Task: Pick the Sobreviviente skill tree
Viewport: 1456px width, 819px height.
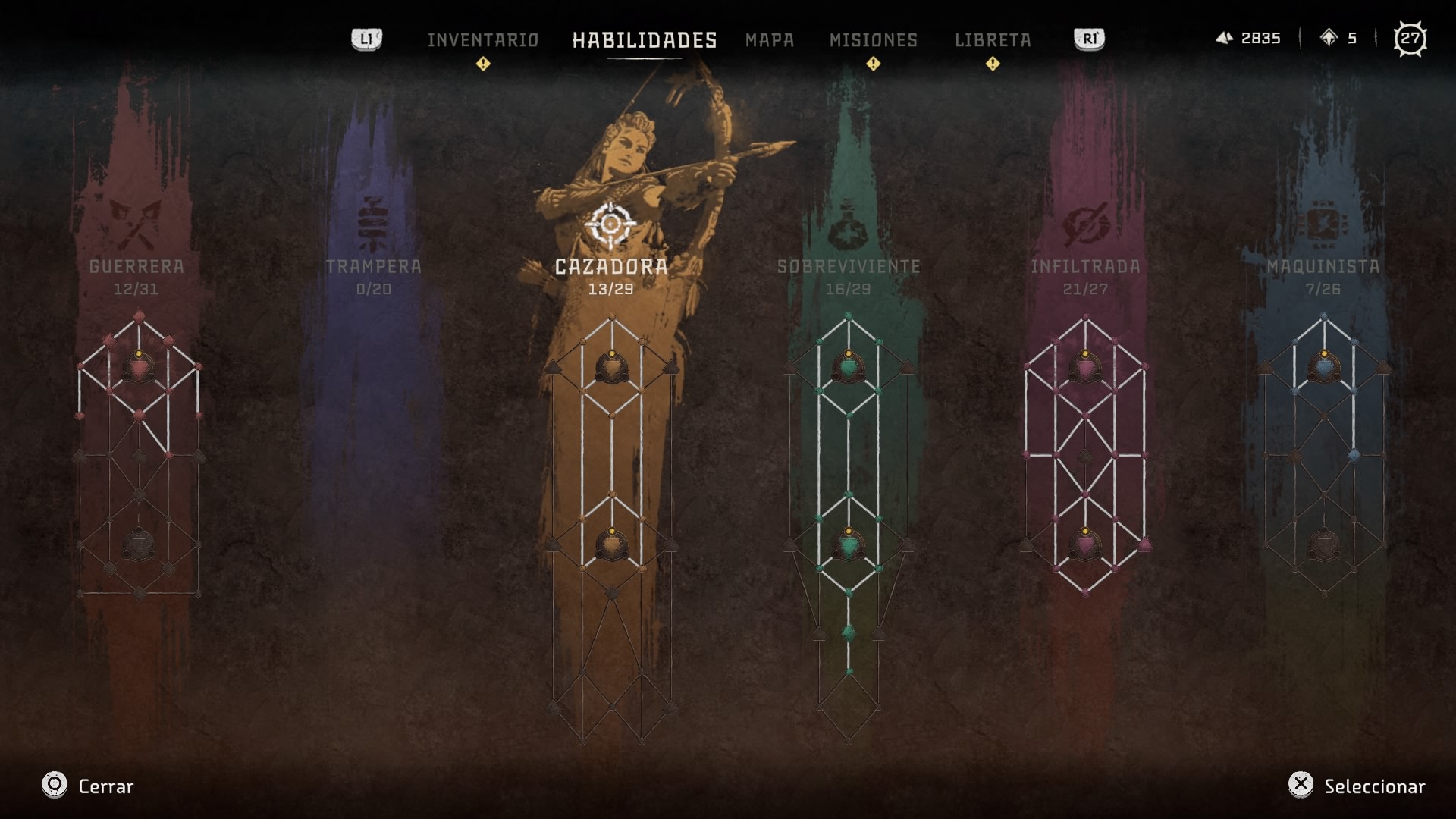Action: click(849, 266)
